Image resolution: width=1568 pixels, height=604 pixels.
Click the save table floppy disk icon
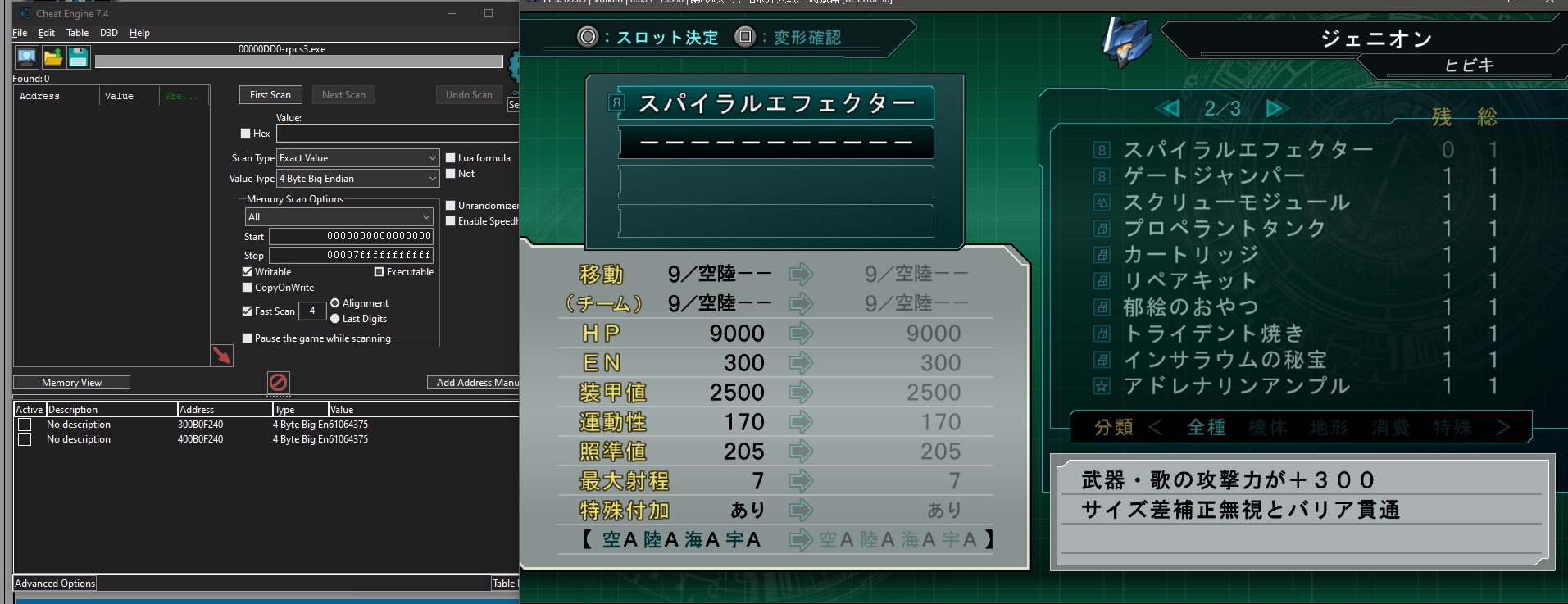point(77,57)
